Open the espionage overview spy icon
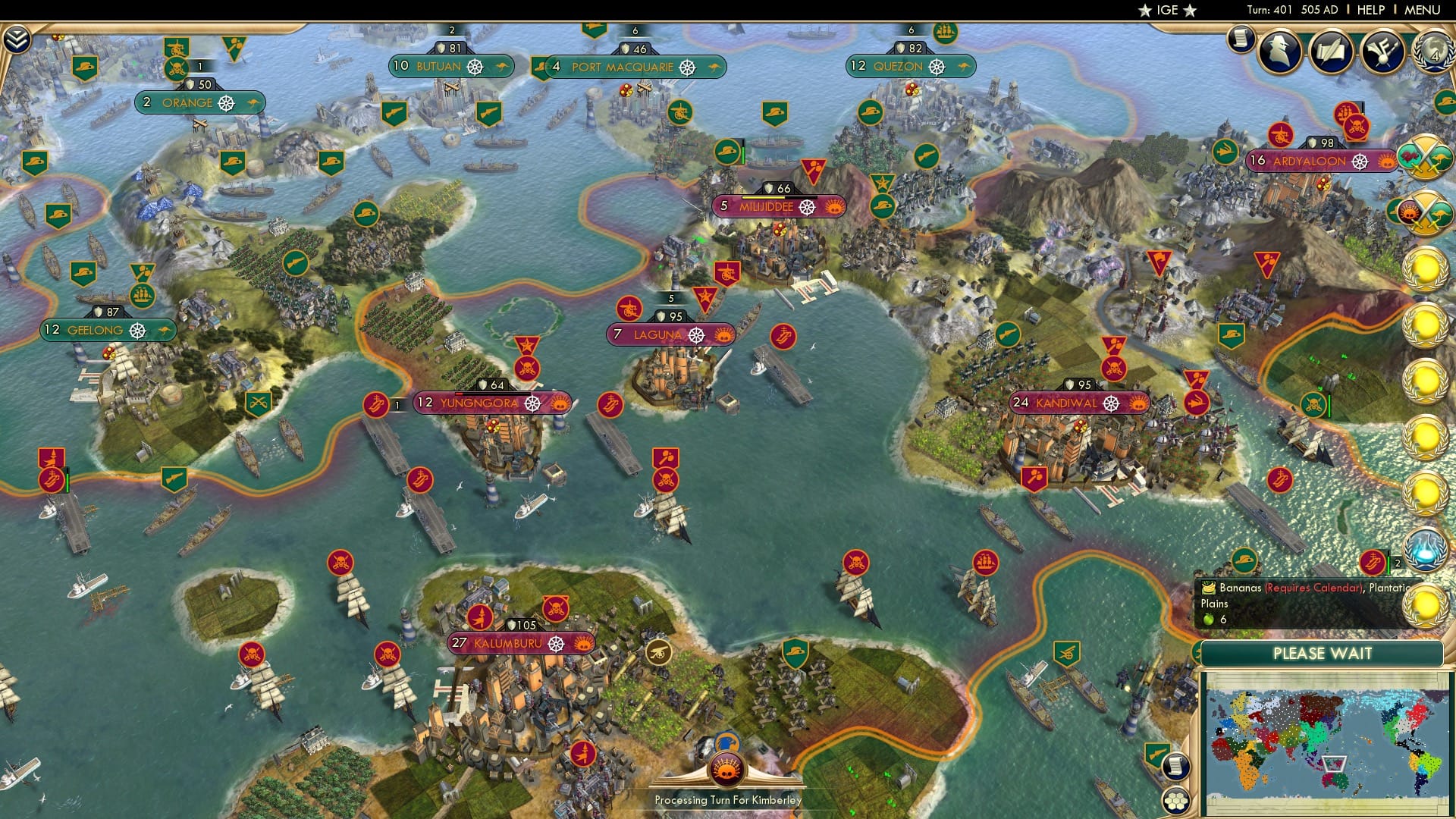The height and width of the screenshot is (819, 1456). point(1279,51)
